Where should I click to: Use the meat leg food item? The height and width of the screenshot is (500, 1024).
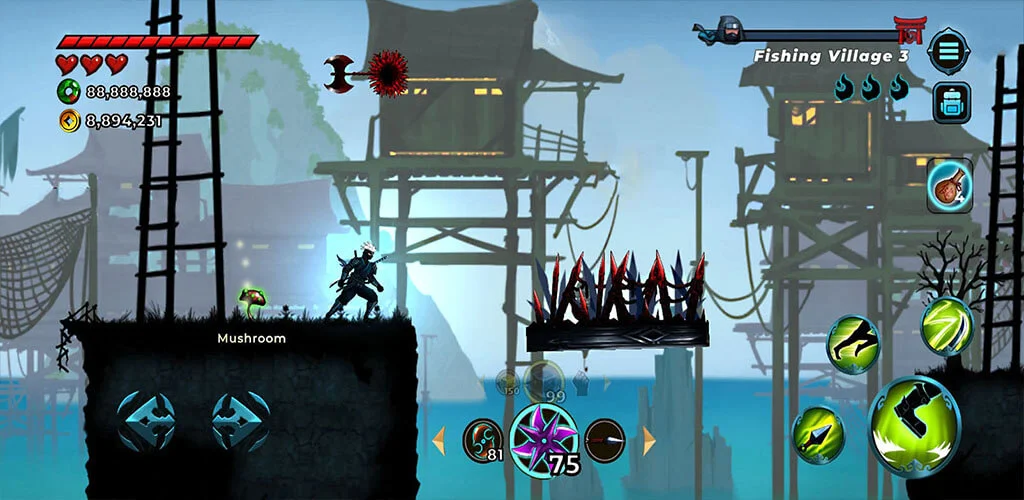948,185
